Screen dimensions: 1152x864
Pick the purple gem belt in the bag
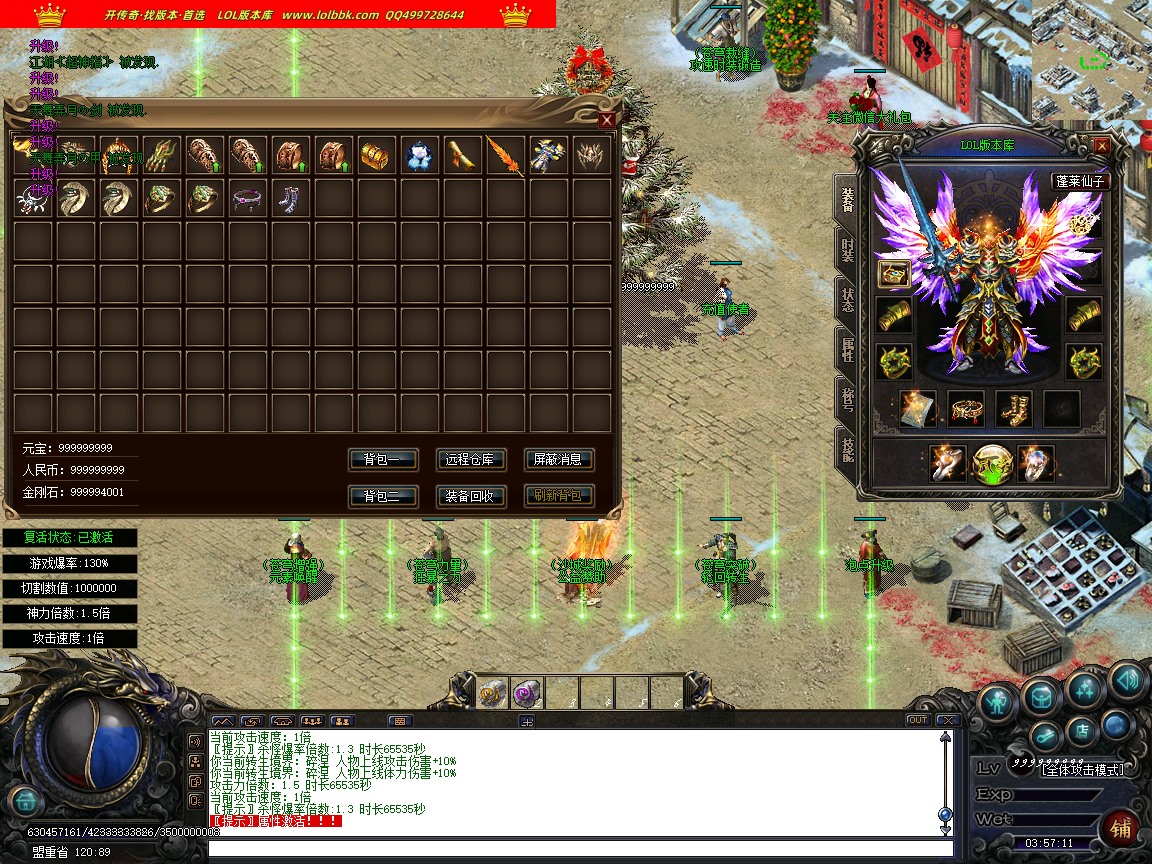click(x=246, y=199)
